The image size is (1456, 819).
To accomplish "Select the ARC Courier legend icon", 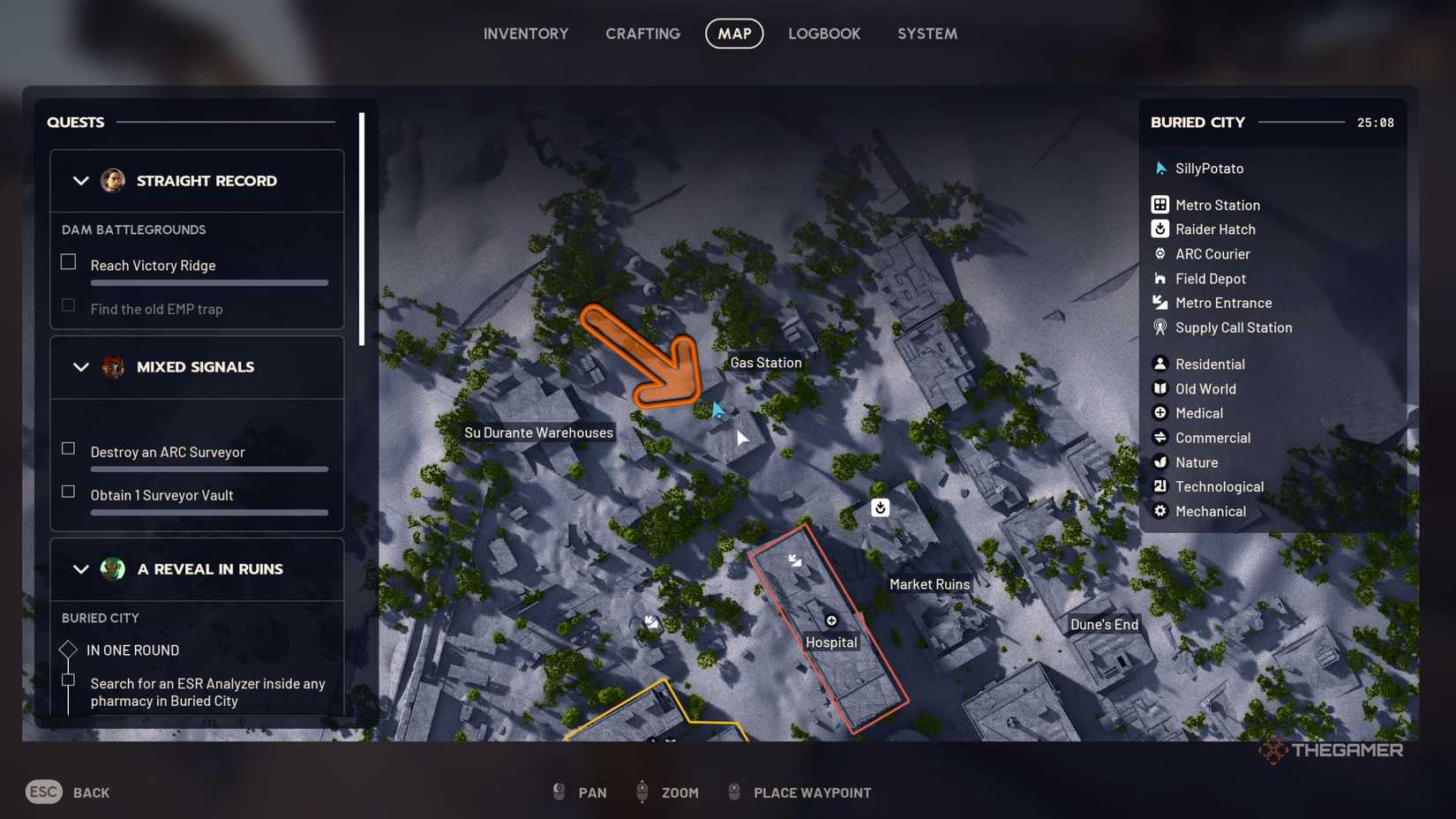I will point(1159,253).
